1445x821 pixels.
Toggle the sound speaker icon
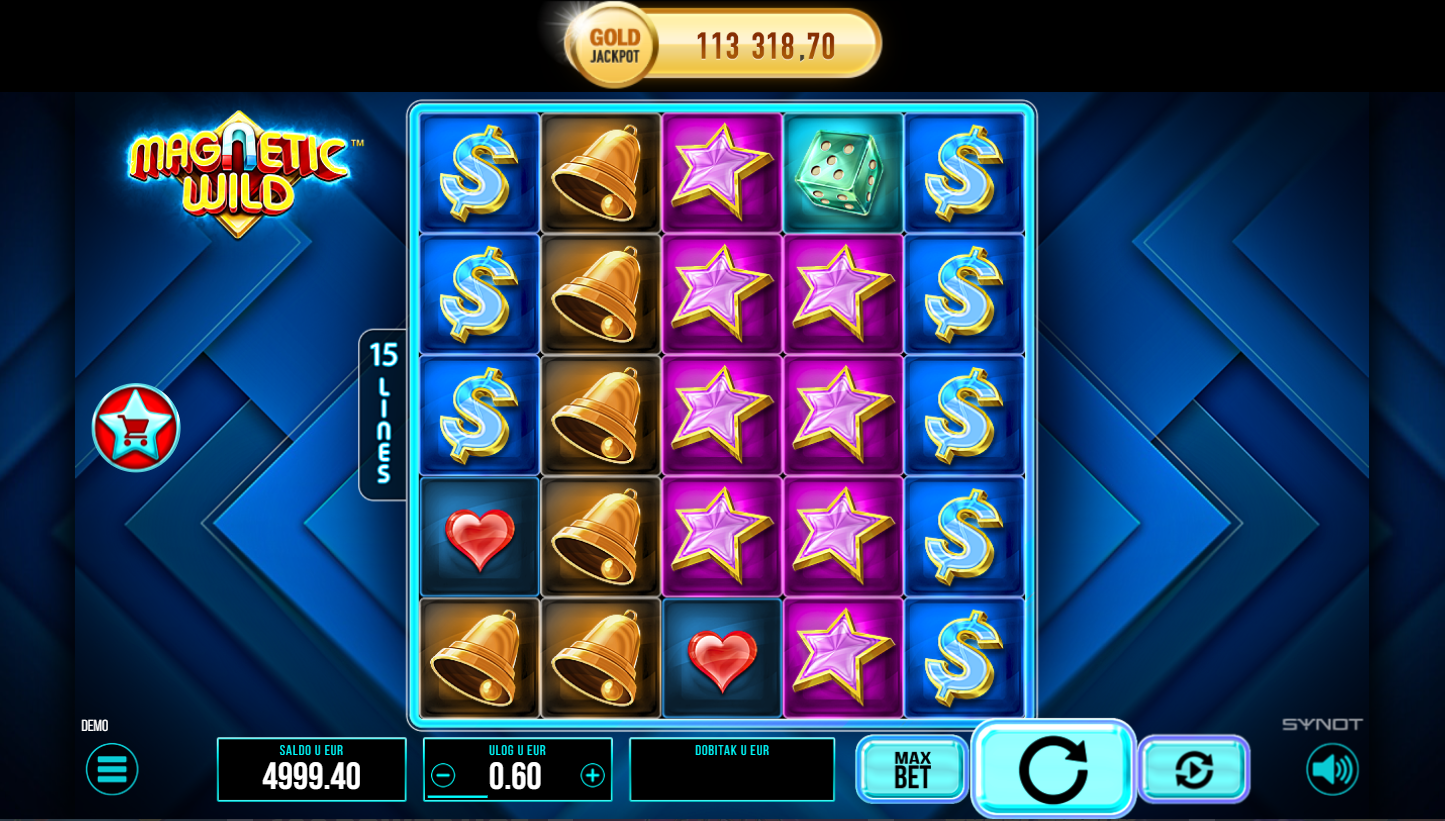(x=1332, y=769)
